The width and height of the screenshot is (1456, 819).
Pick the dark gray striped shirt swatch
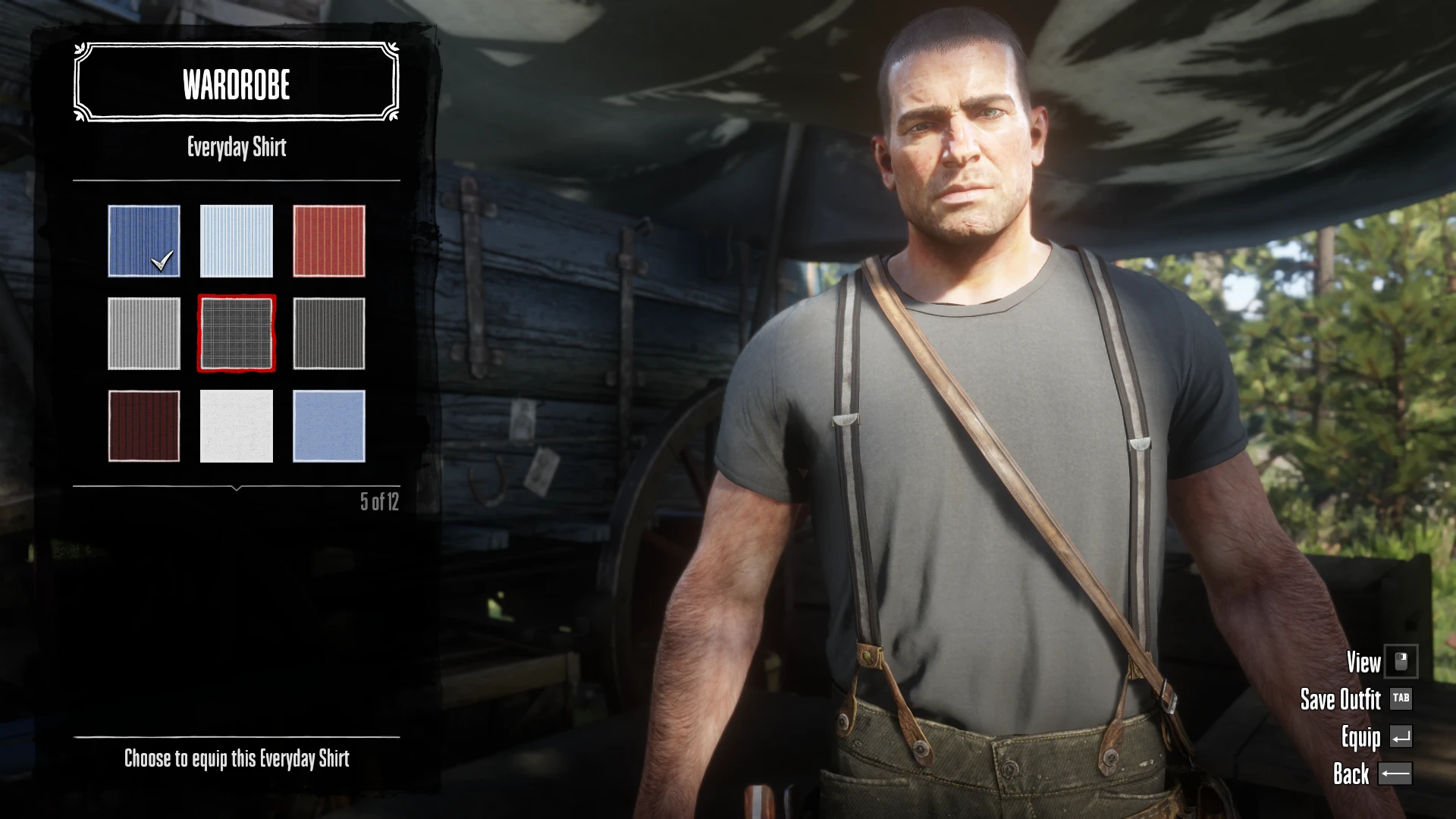[x=329, y=334]
